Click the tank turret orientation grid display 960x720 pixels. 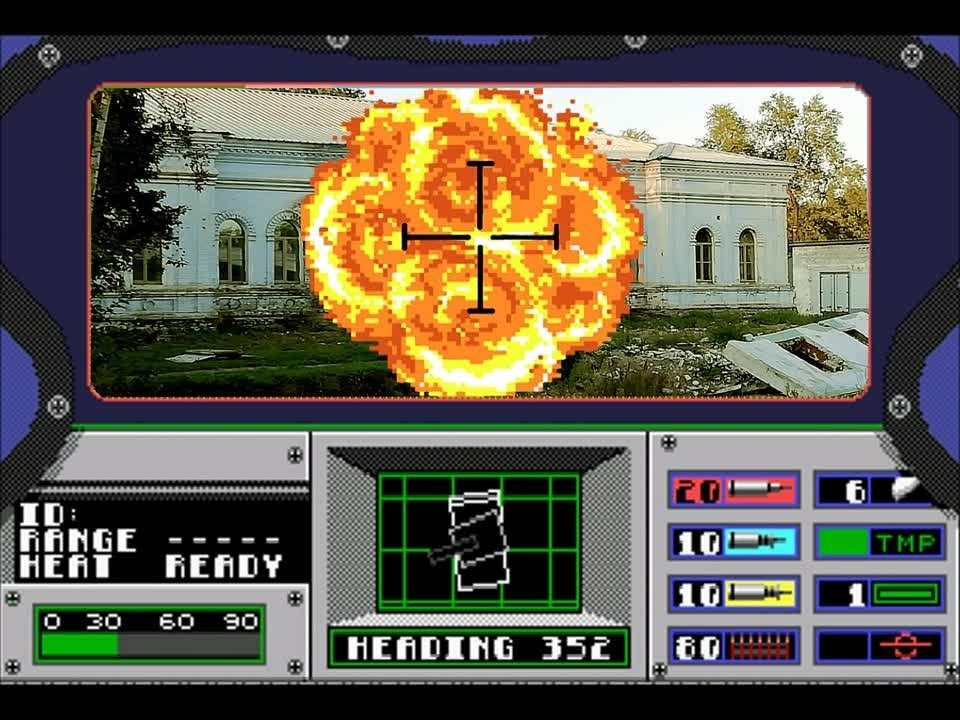[x=478, y=542]
